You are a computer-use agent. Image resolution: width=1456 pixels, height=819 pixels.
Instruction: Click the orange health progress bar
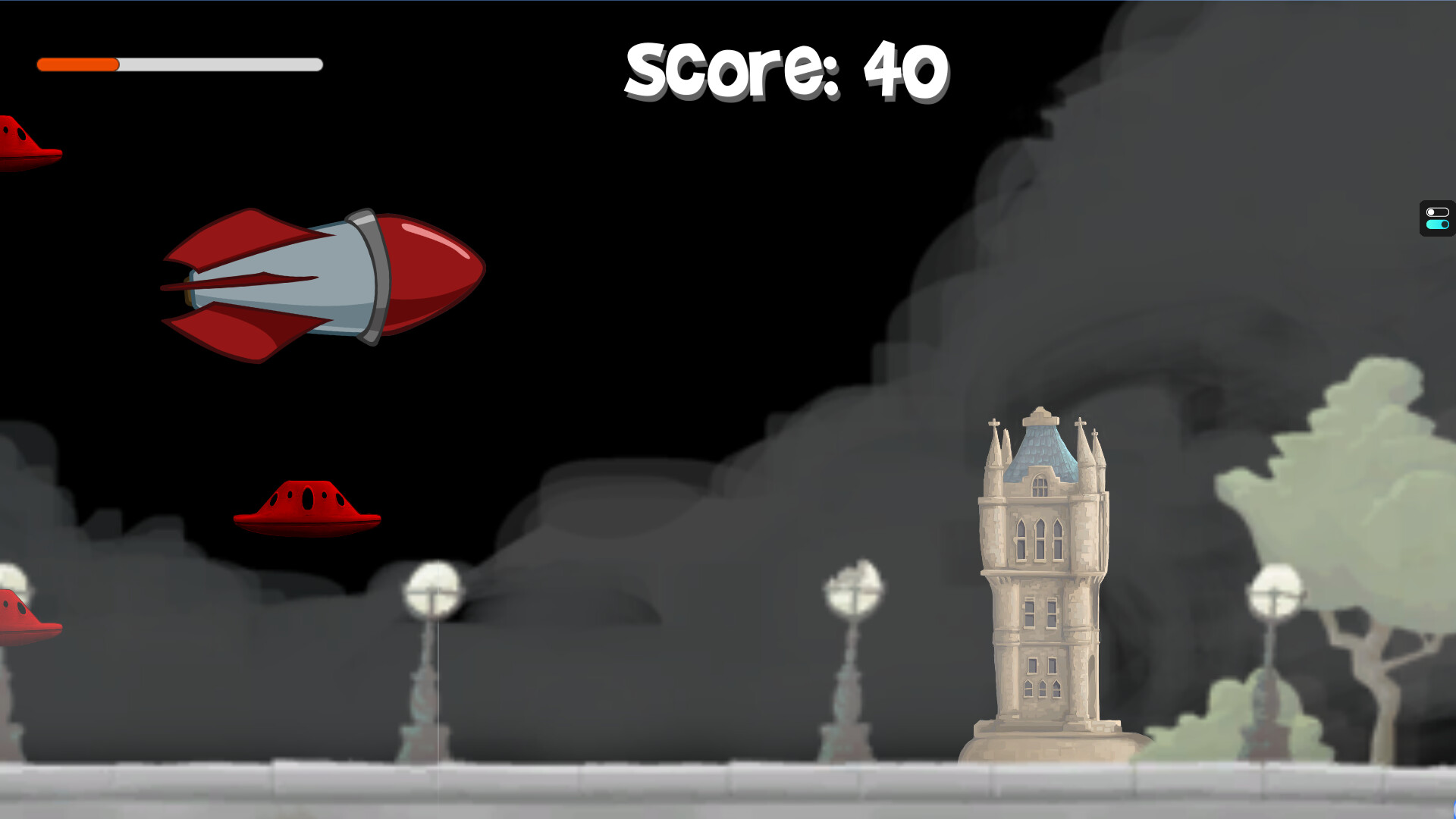(76, 65)
